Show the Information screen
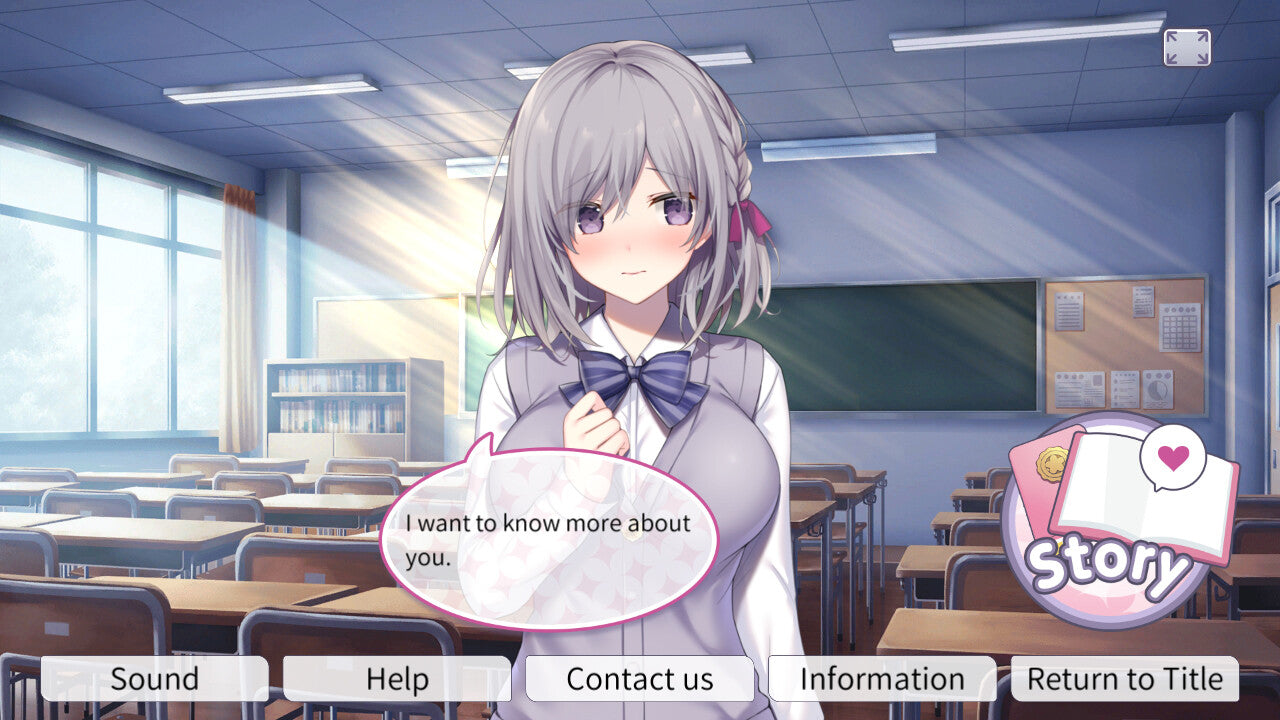Screen dimensions: 1280x720 882,679
